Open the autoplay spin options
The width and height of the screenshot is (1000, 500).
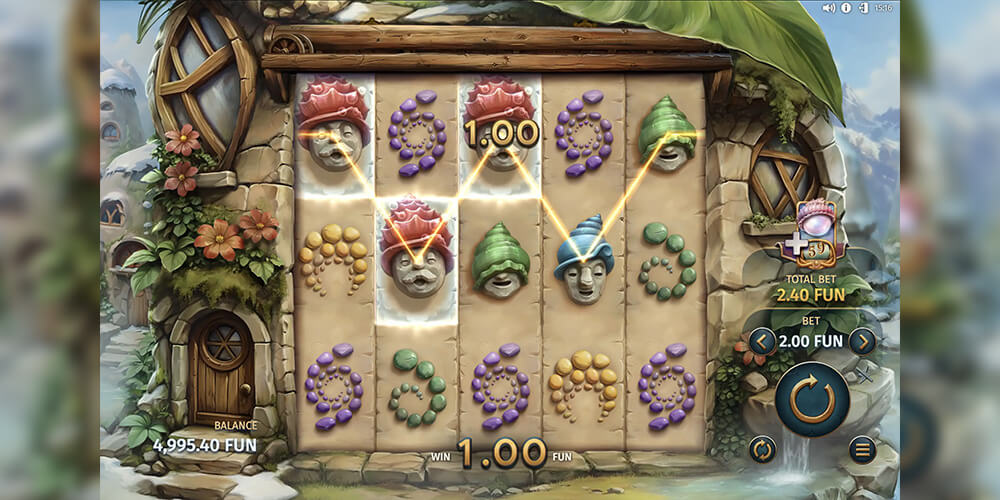coord(763,449)
